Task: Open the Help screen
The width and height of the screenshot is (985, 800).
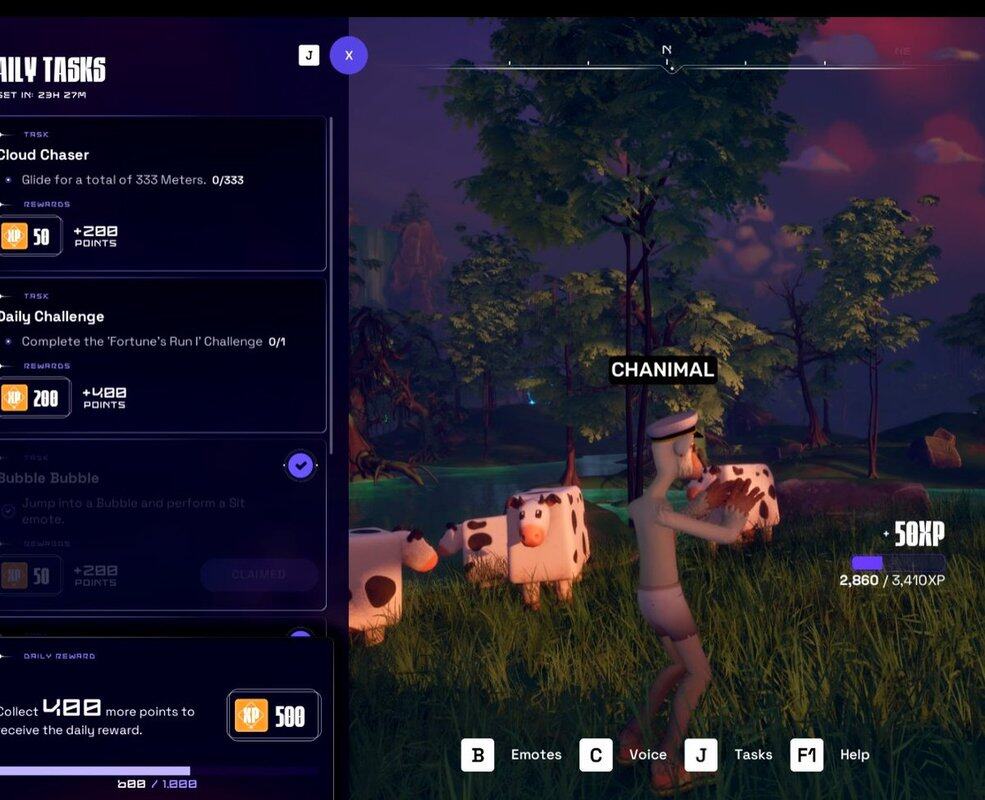Action: point(807,755)
